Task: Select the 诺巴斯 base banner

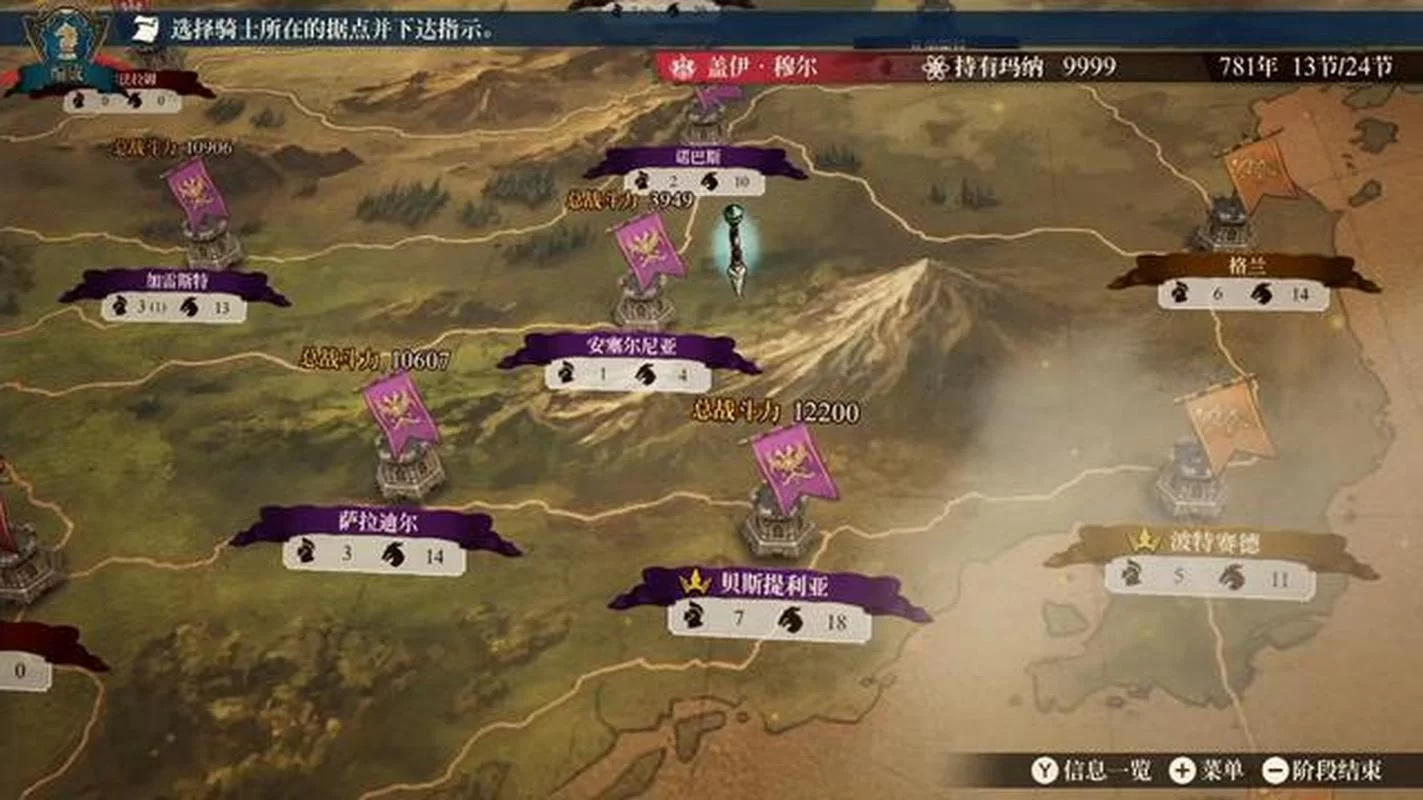Action: (x=696, y=159)
